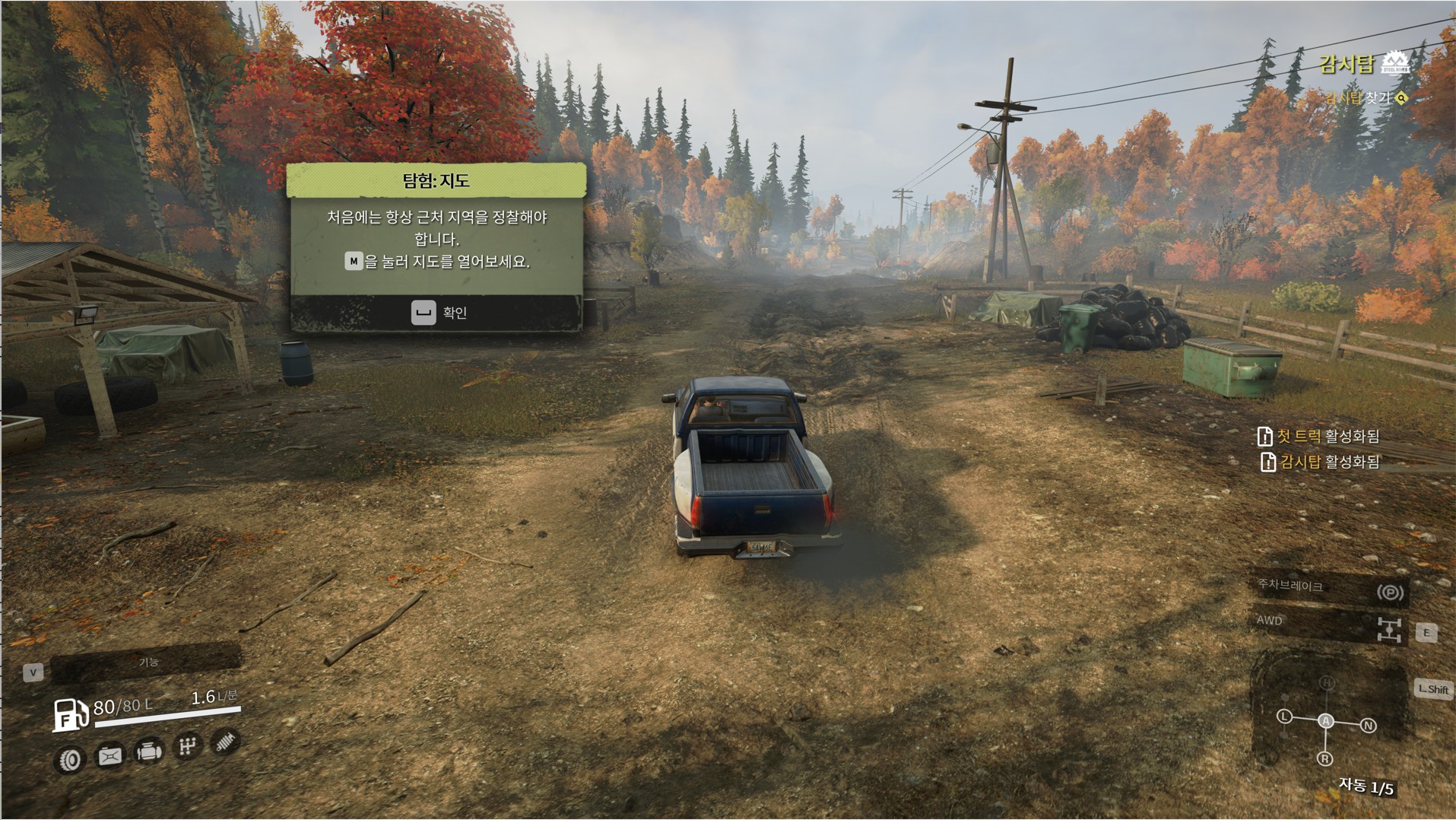Shift gearbox to the N gear
The height and width of the screenshot is (820, 1456).
point(1368,726)
